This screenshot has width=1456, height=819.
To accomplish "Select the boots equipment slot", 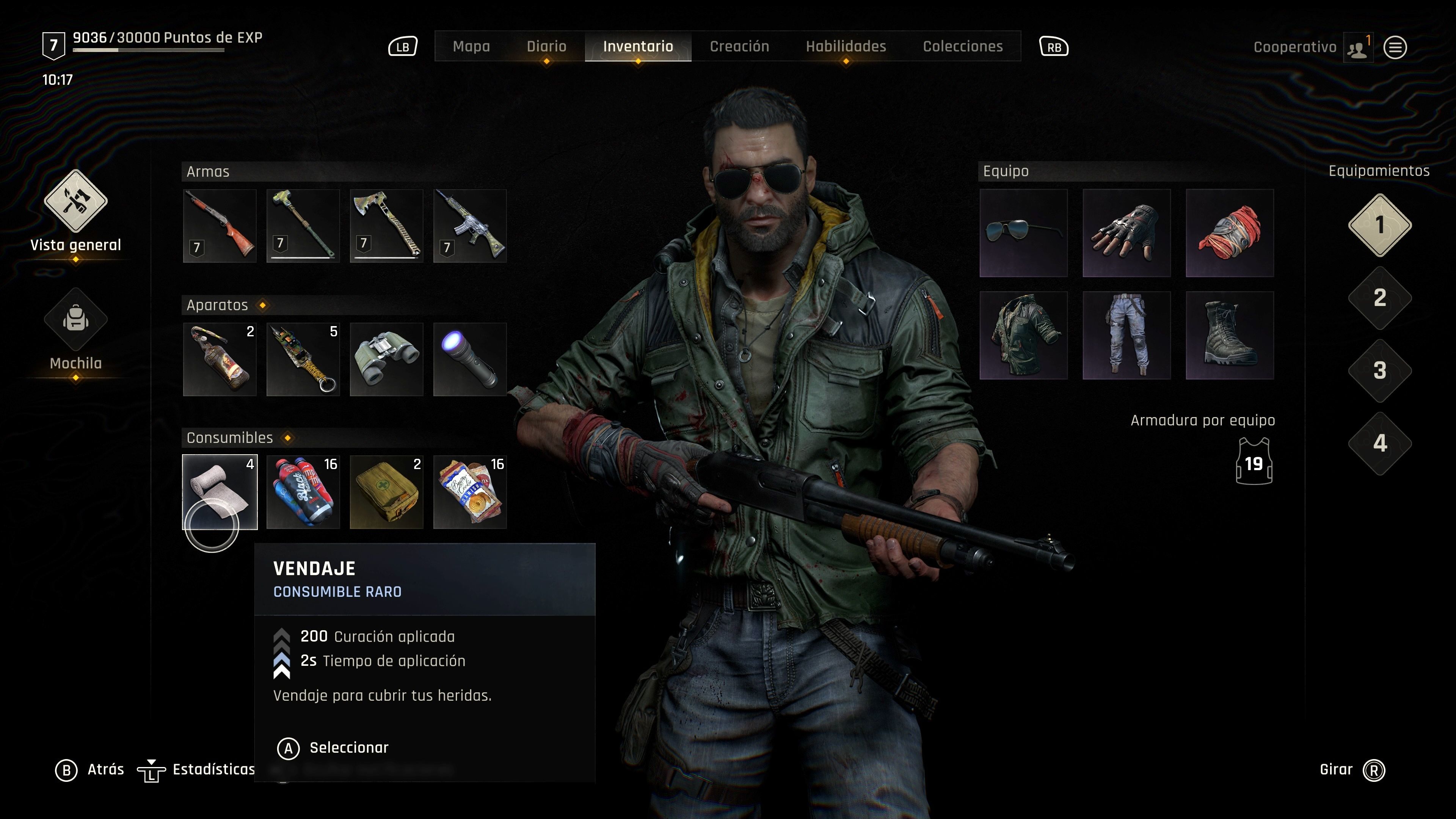I will (x=1230, y=336).
